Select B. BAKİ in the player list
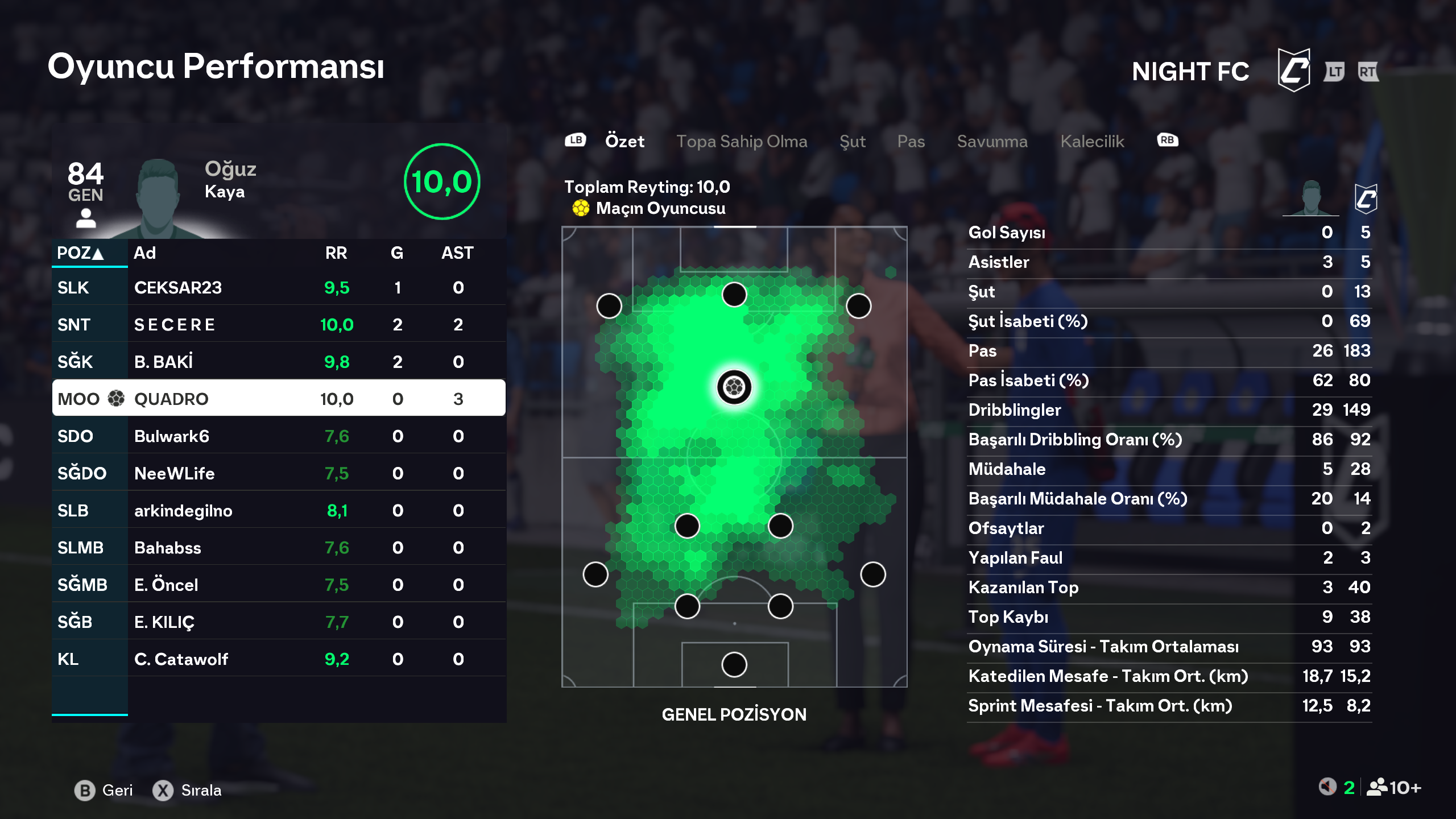This screenshot has height=819, width=1456. click(x=279, y=362)
